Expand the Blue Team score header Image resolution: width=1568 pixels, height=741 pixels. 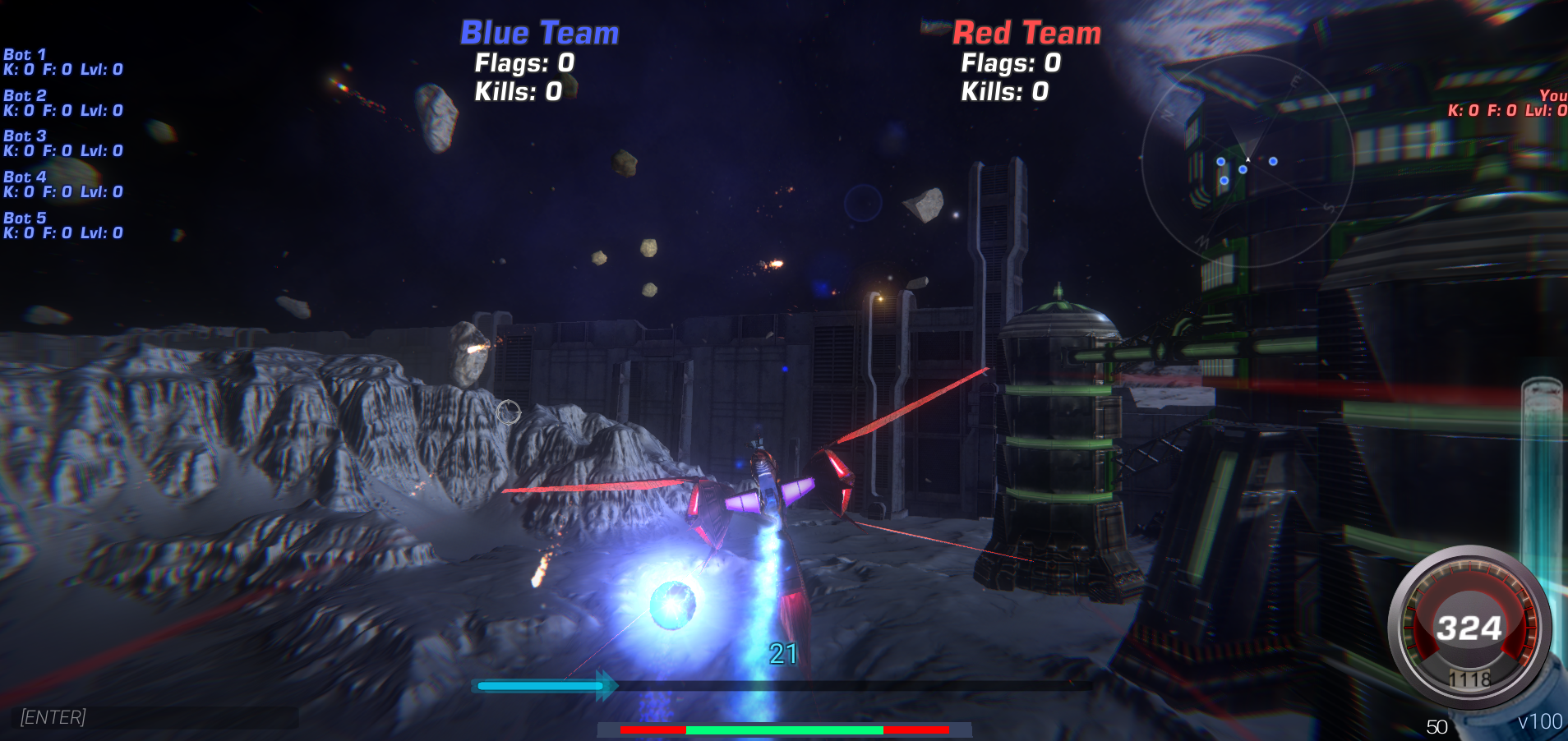[538, 33]
